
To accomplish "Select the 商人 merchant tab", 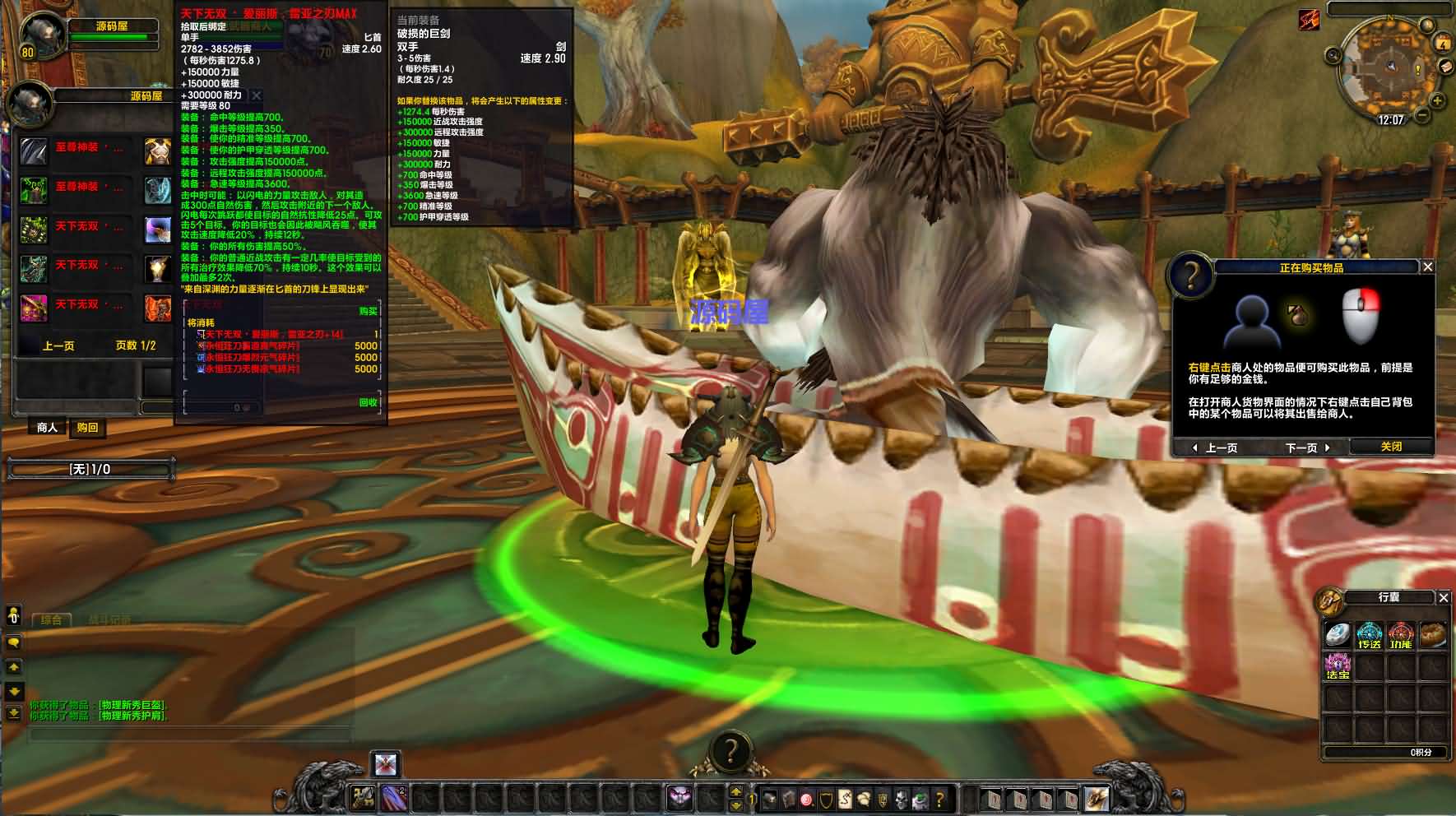I will tap(48, 428).
